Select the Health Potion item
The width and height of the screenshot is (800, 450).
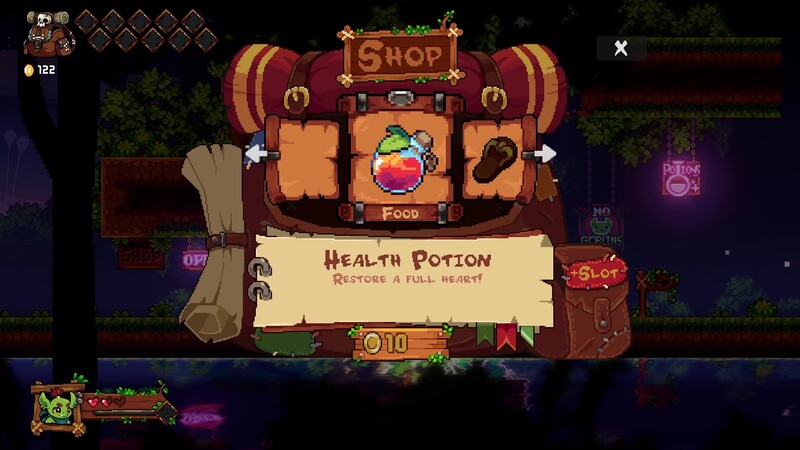click(x=400, y=158)
